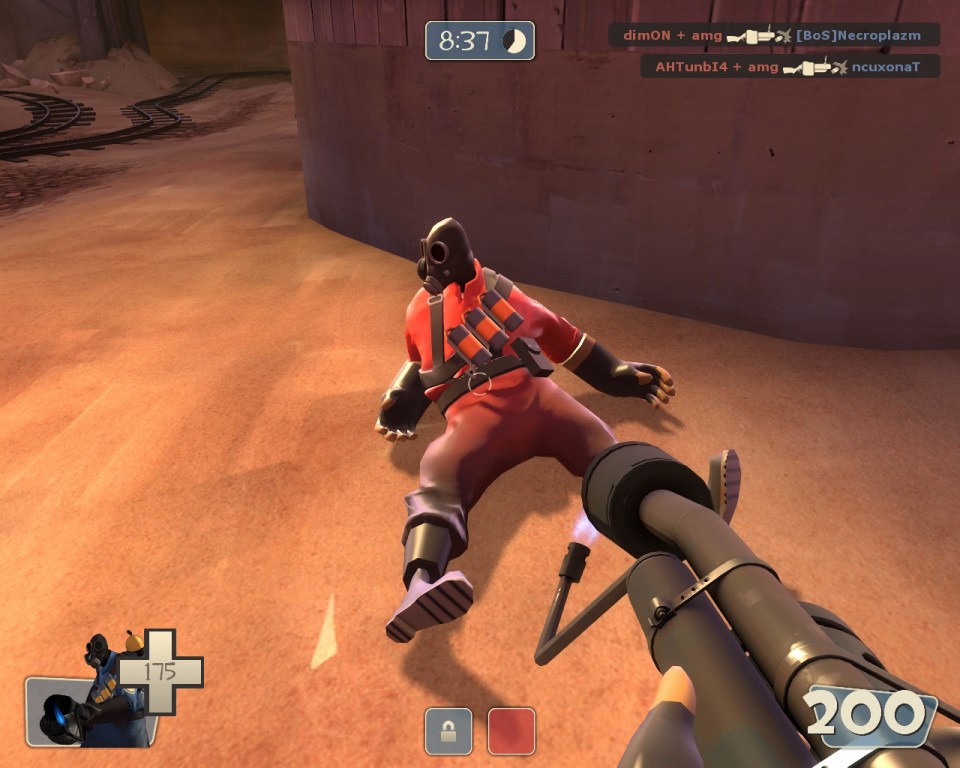Select the red control point icon

(x=511, y=731)
